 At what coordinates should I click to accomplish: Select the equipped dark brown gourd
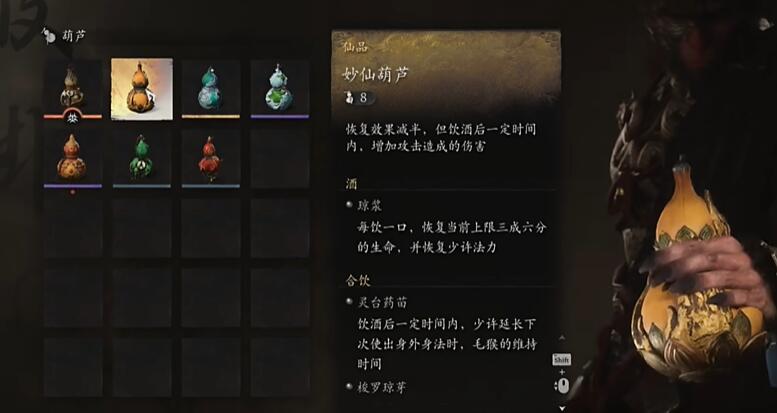coord(72,87)
